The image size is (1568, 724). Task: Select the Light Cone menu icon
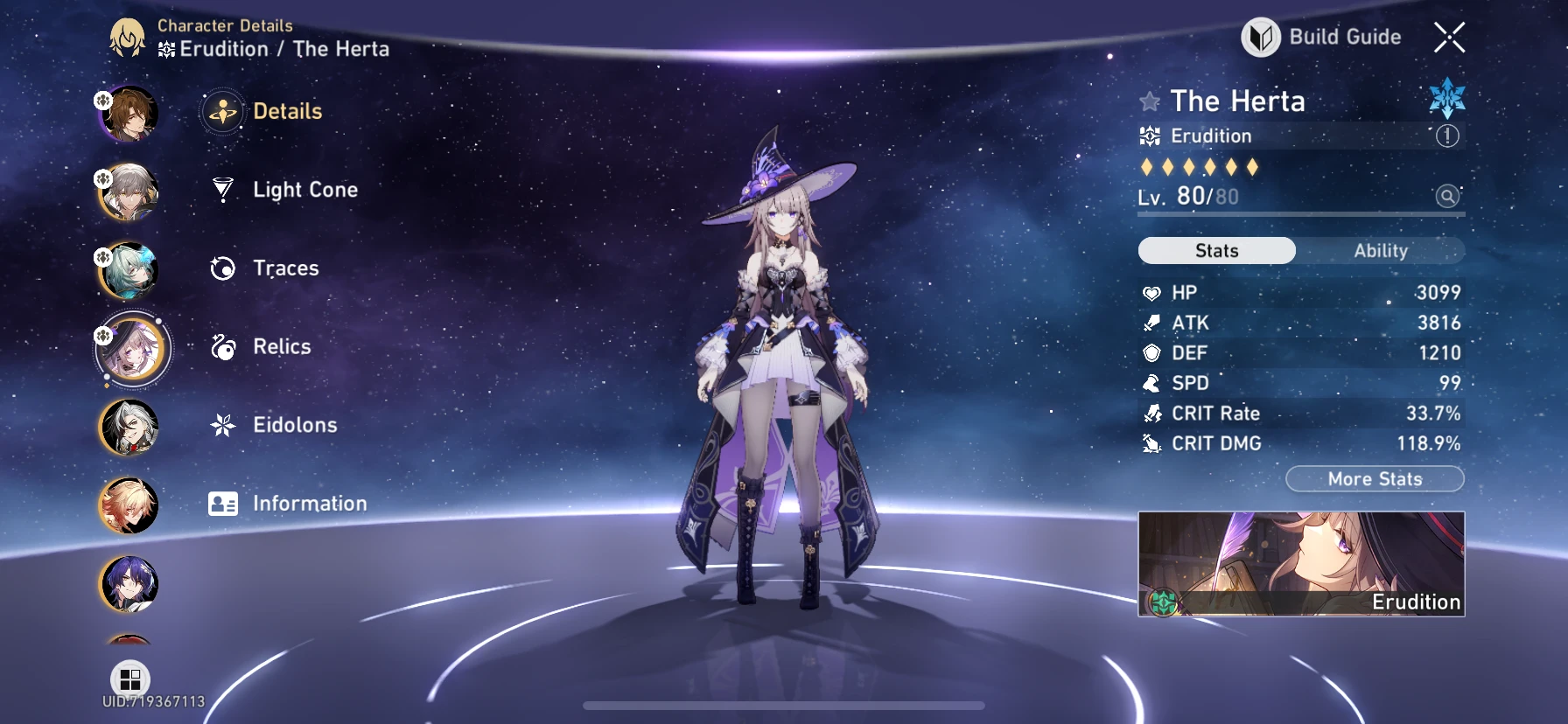[223, 189]
